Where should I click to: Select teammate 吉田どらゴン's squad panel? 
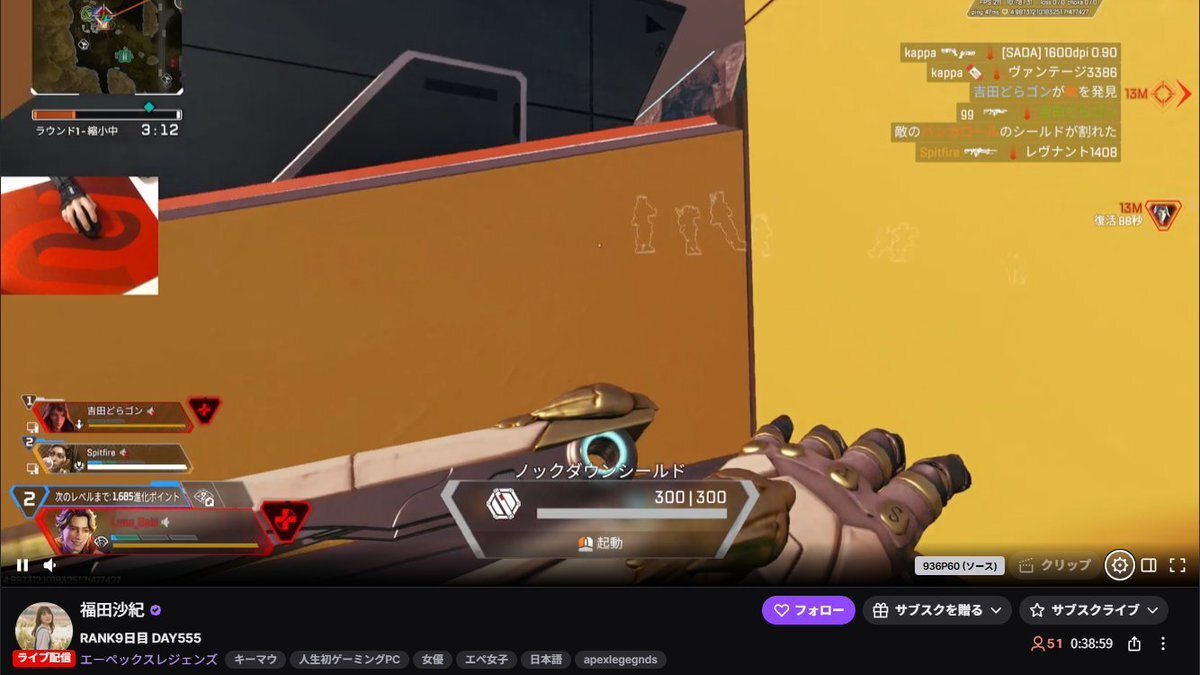click(112, 415)
